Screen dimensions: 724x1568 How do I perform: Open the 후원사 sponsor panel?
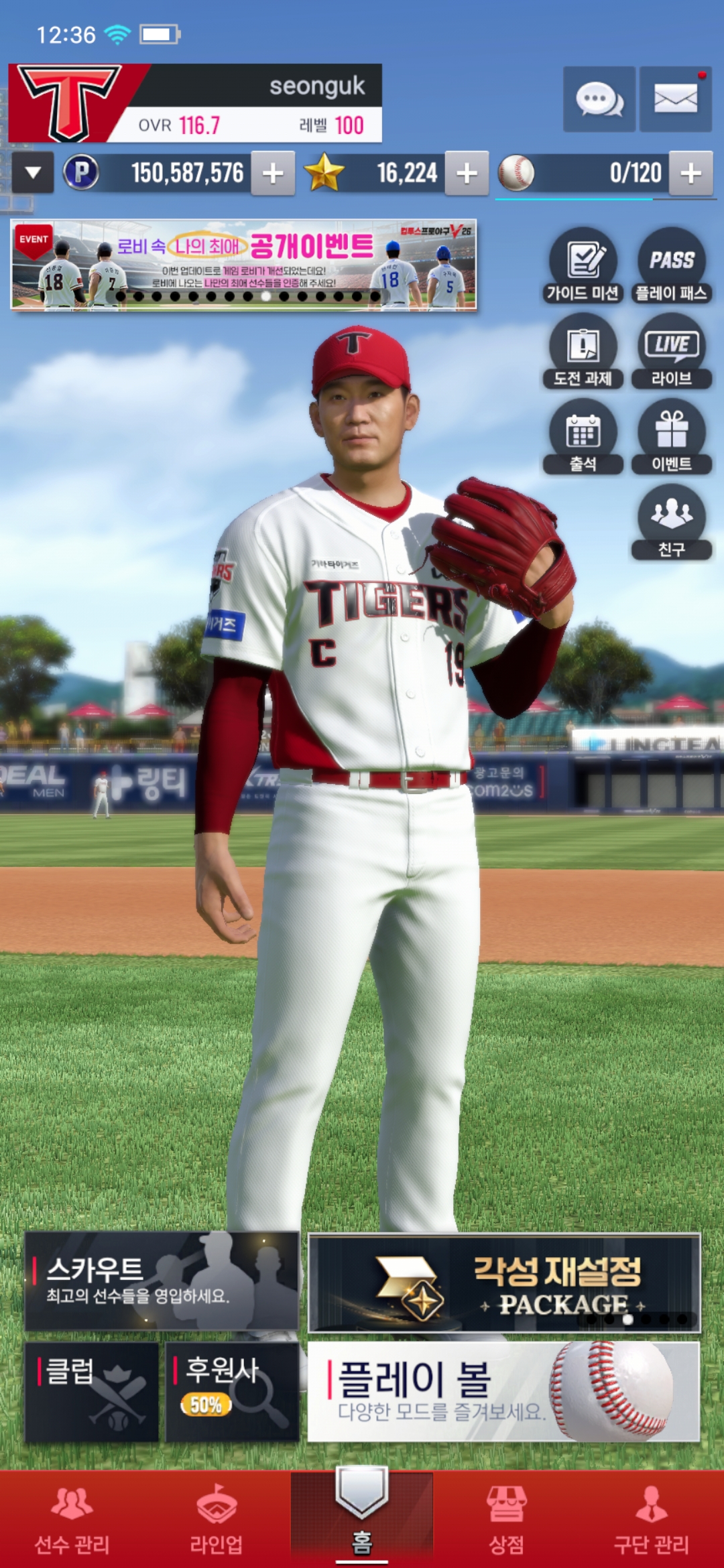tap(232, 1391)
